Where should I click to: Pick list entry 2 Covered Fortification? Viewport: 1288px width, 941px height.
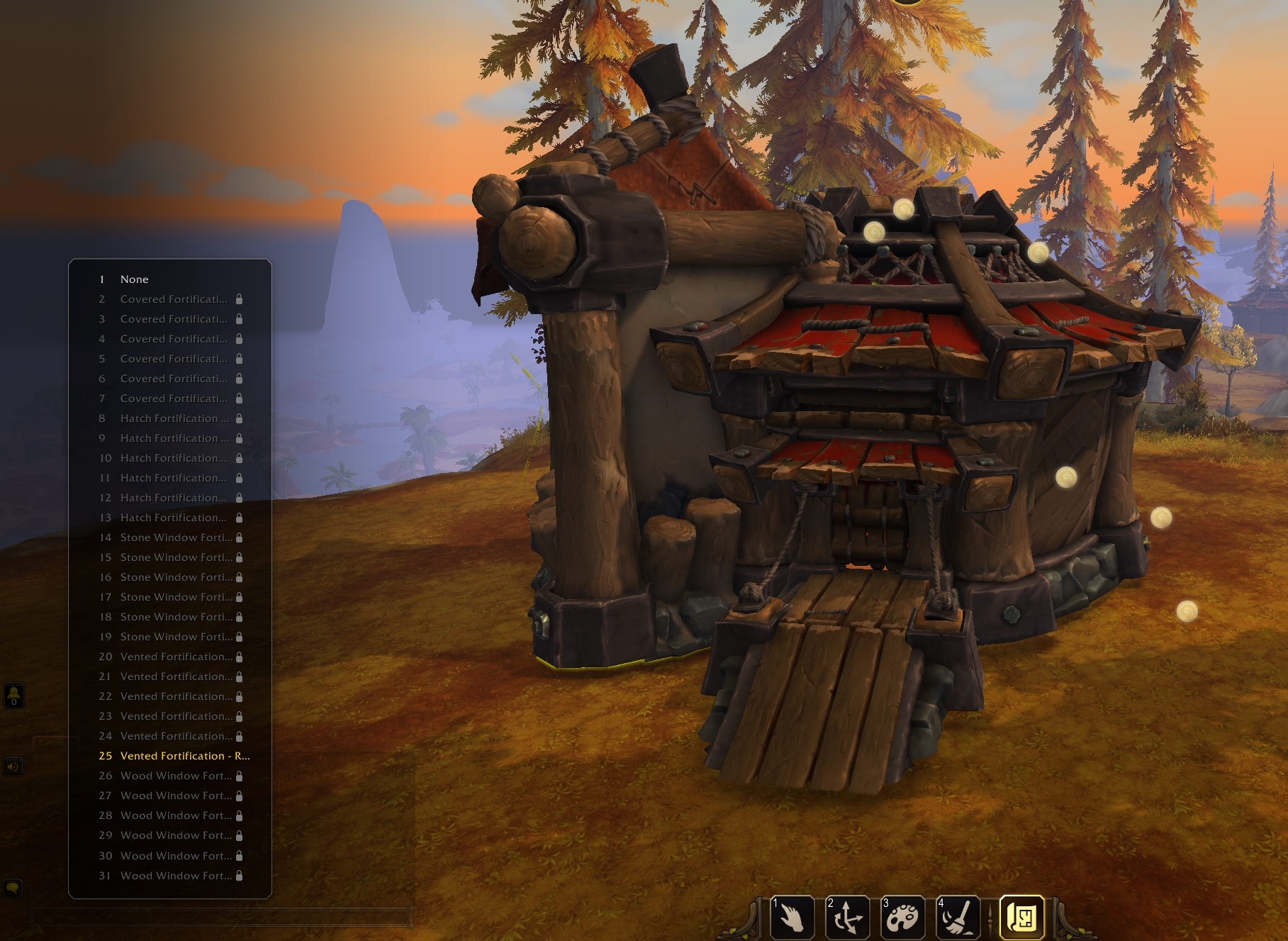click(x=174, y=299)
